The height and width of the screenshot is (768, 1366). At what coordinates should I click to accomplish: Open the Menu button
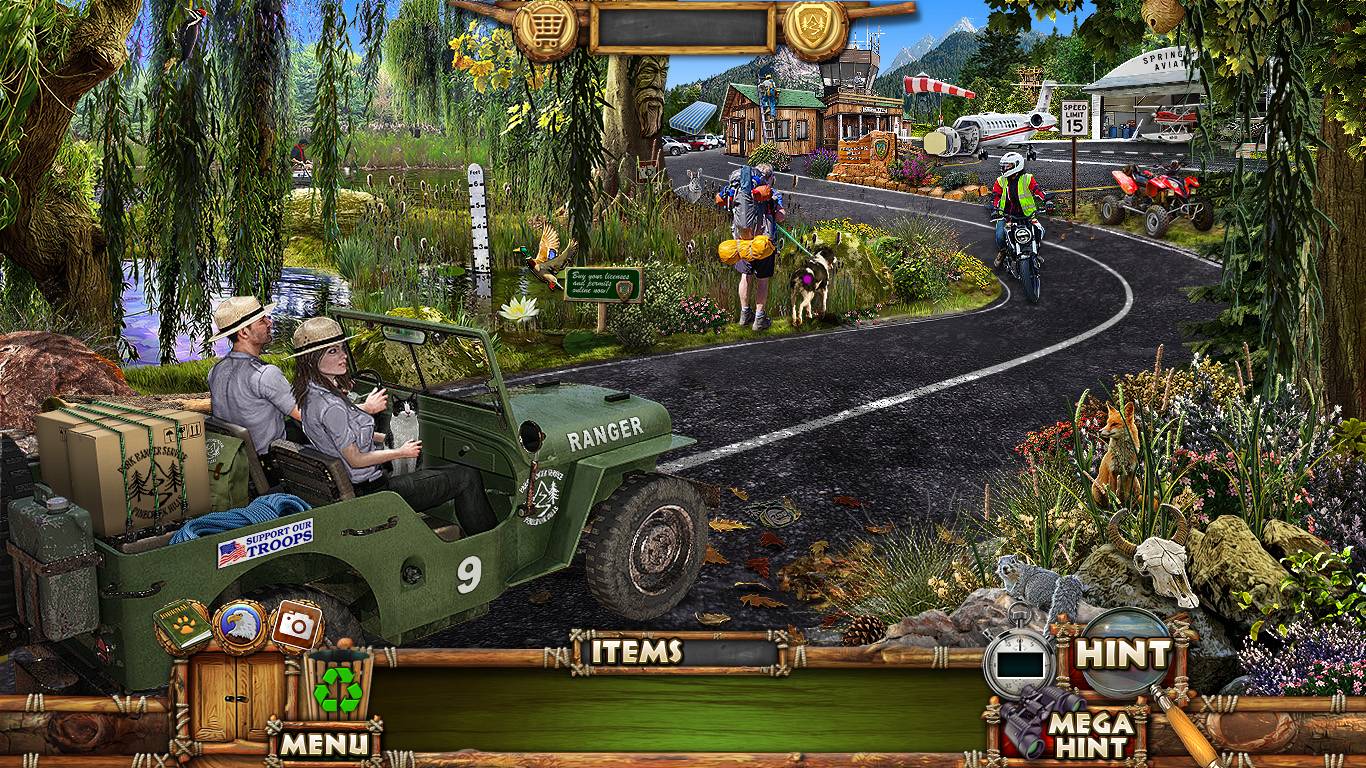[325, 743]
